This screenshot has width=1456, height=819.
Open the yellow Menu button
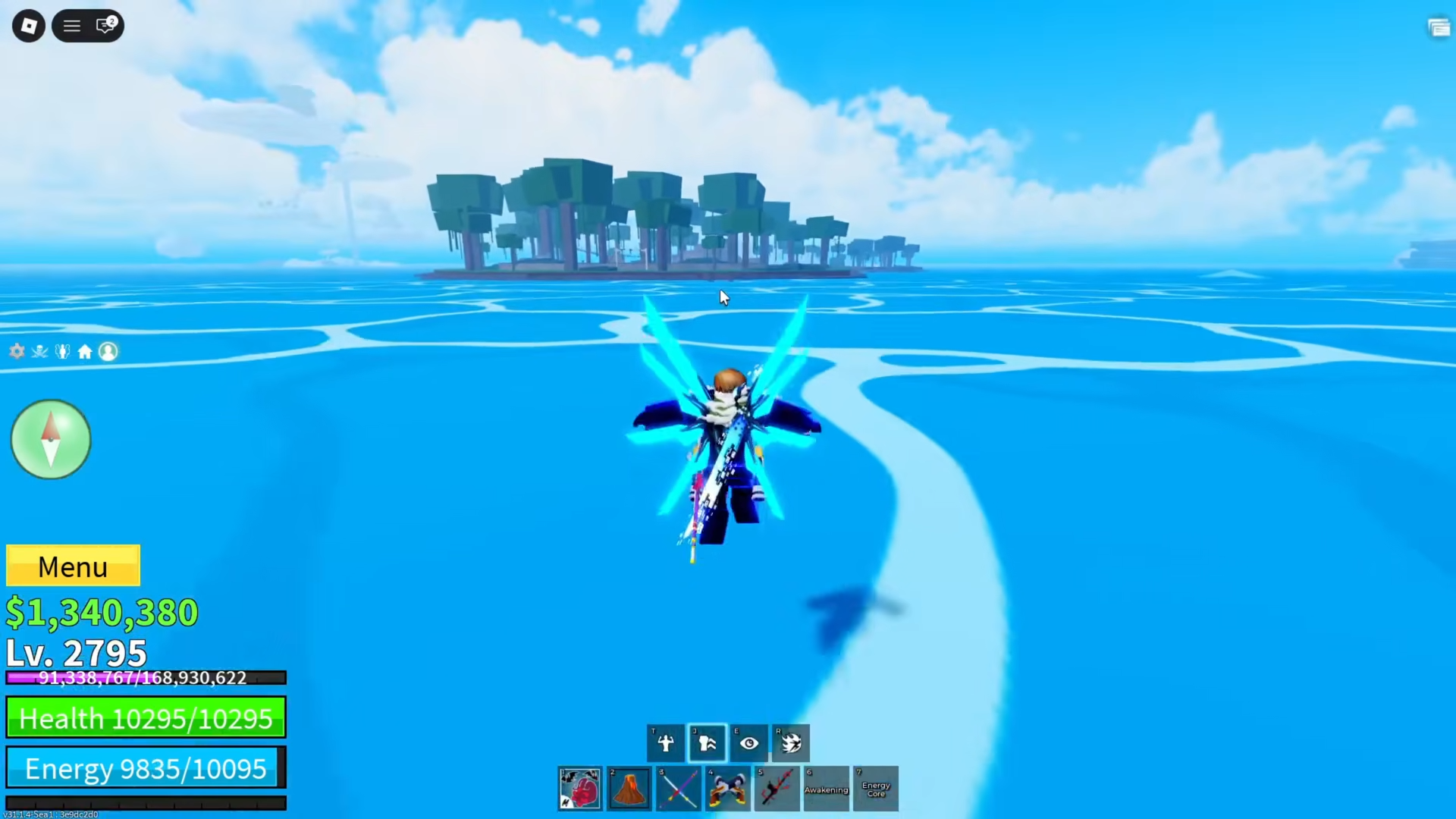[x=73, y=566]
